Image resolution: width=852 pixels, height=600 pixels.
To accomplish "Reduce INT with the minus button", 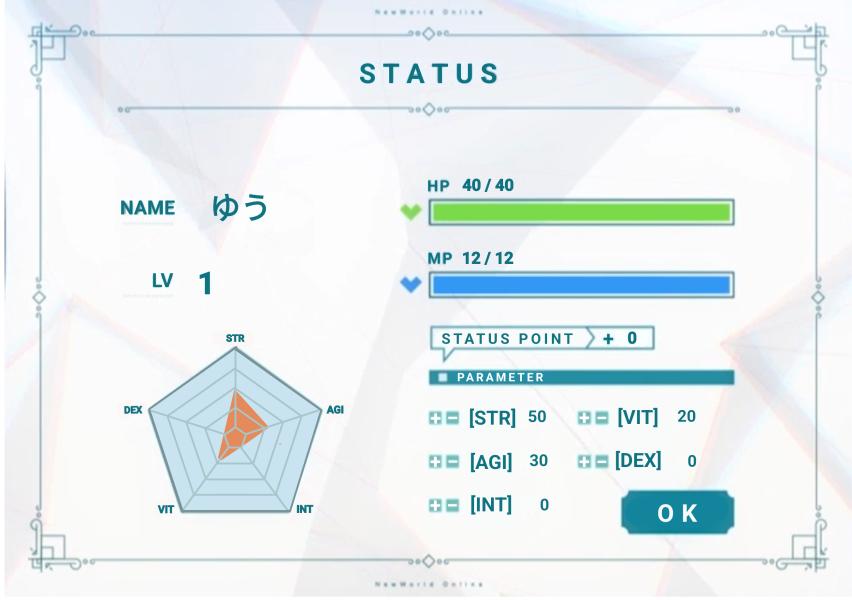I will click(x=452, y=506).
